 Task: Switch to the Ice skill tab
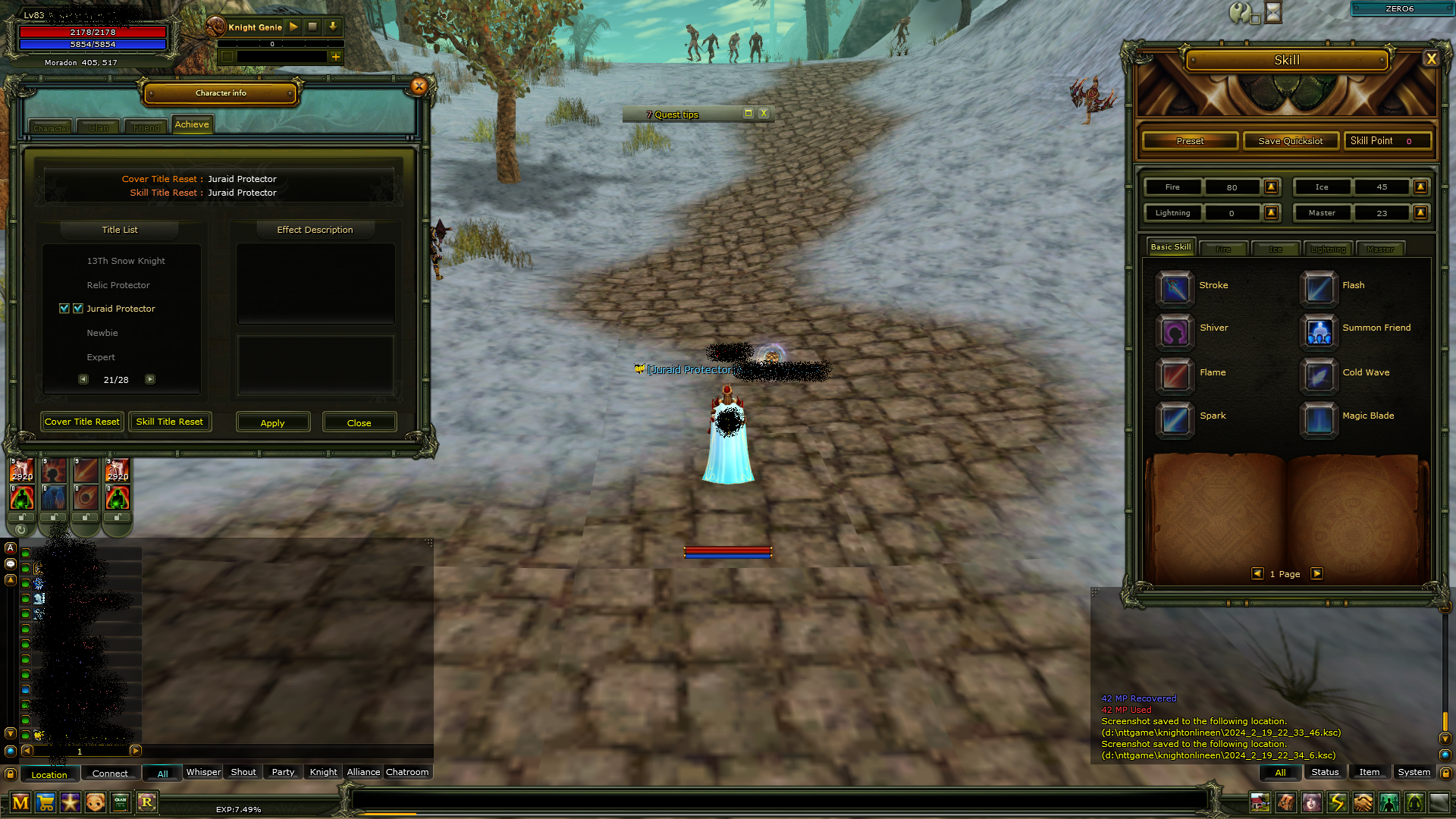pos(1276,248)
